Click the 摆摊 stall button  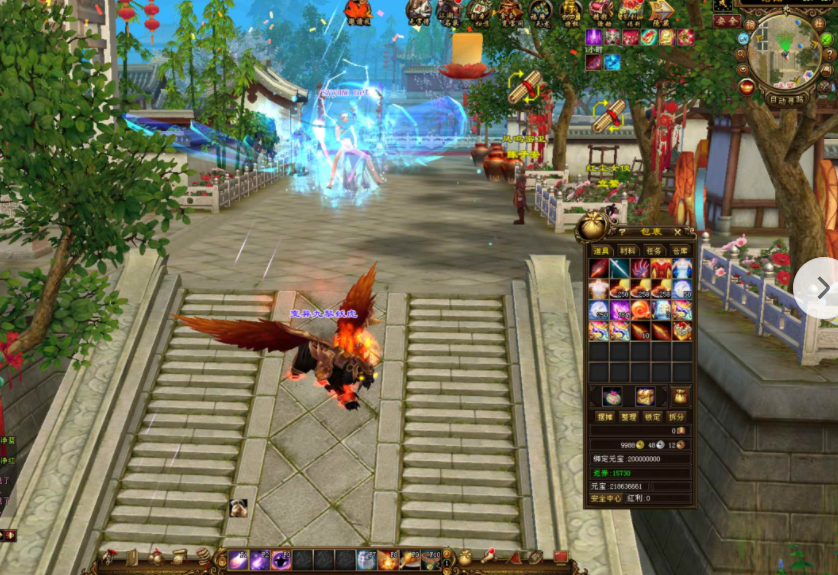click(x=604, y=416)
